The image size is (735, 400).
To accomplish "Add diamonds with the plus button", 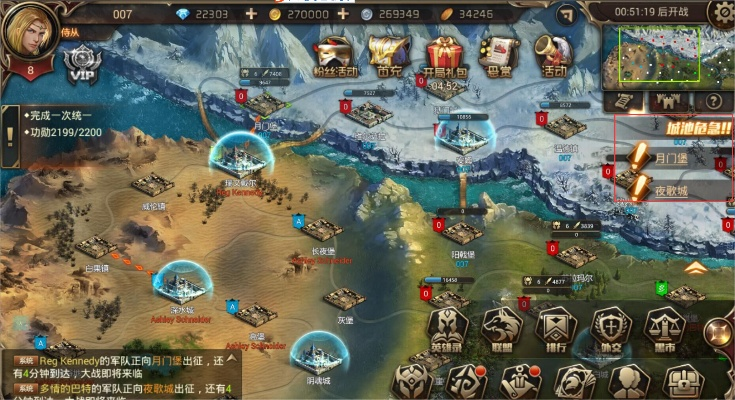I will (x=250, y=14).
